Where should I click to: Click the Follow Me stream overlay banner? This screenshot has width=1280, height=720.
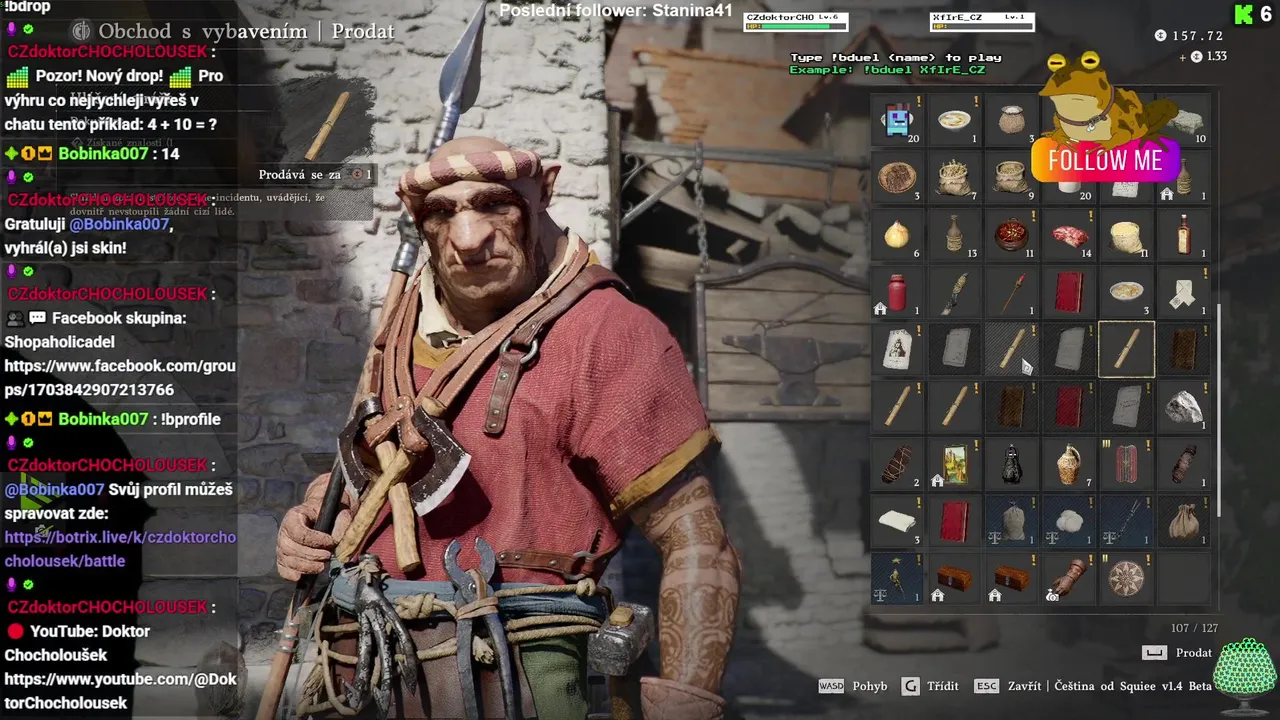tap(1105, 161)
